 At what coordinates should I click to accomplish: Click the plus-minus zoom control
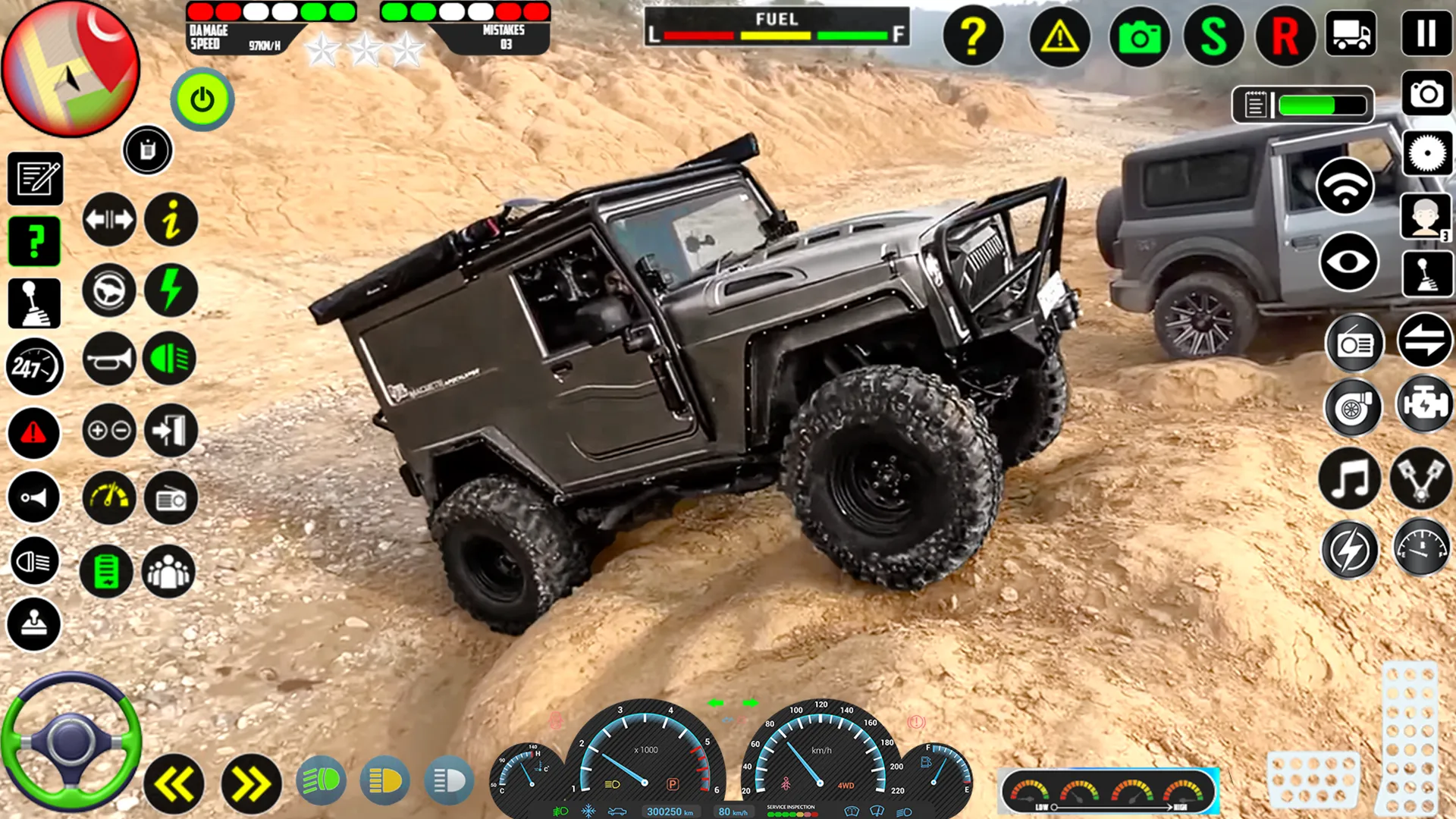(x=108, y=430)
